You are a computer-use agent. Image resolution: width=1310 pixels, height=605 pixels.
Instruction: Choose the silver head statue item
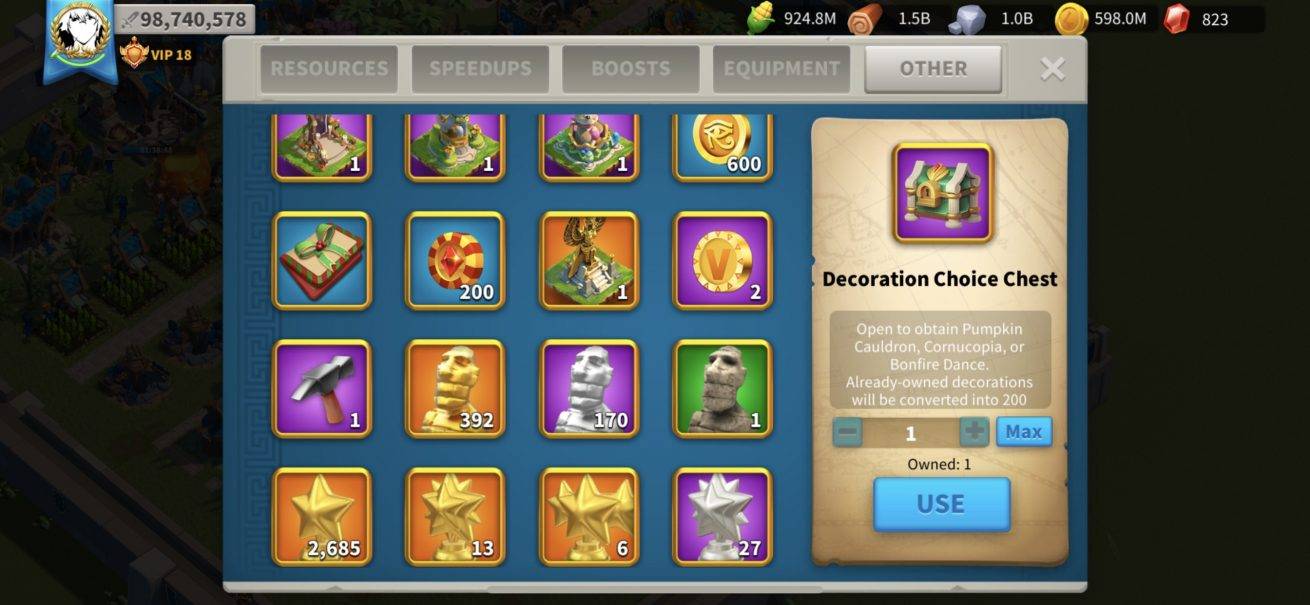tap(589, 388)
